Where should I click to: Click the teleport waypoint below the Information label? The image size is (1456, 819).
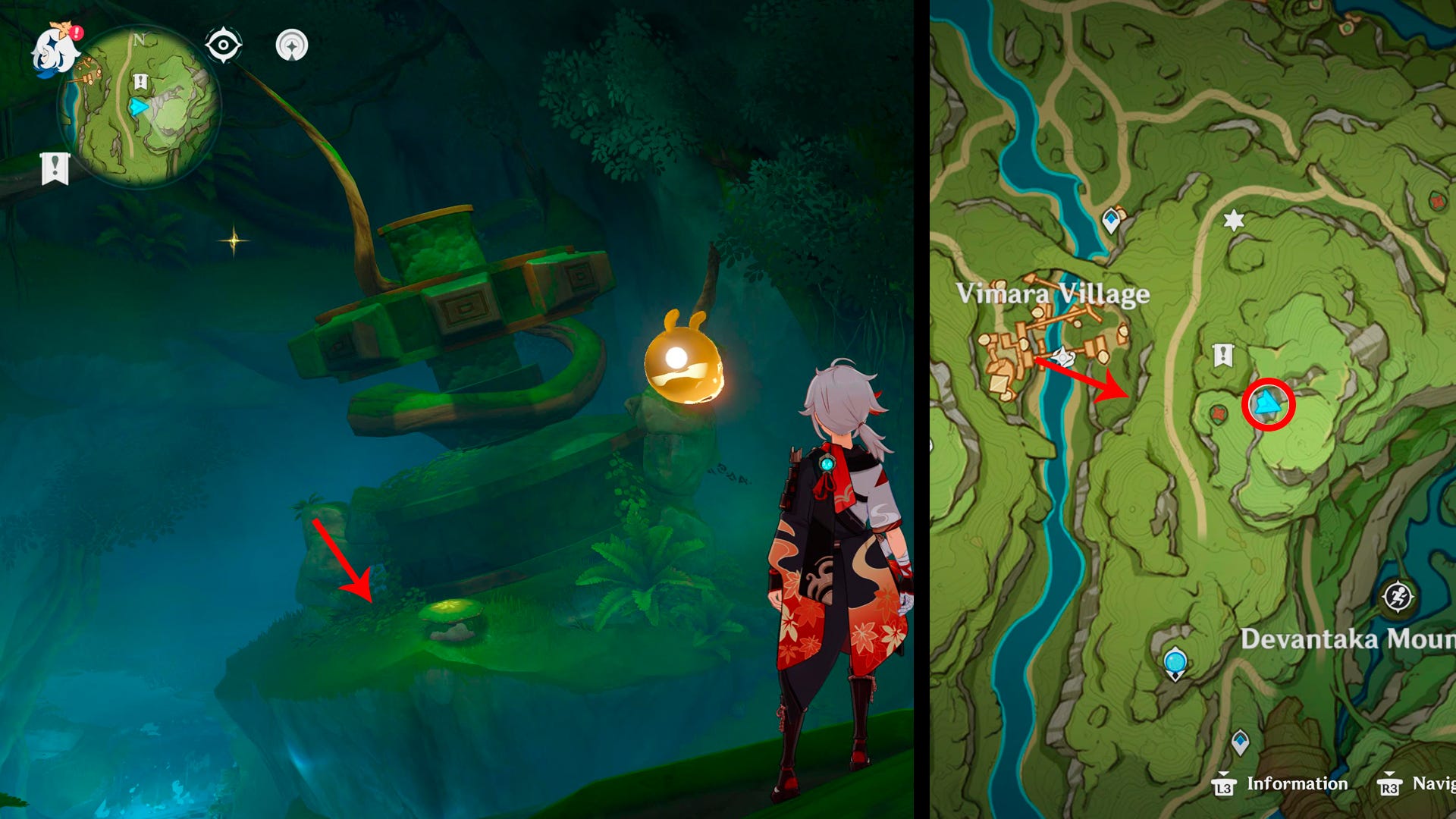[1241, 740]
